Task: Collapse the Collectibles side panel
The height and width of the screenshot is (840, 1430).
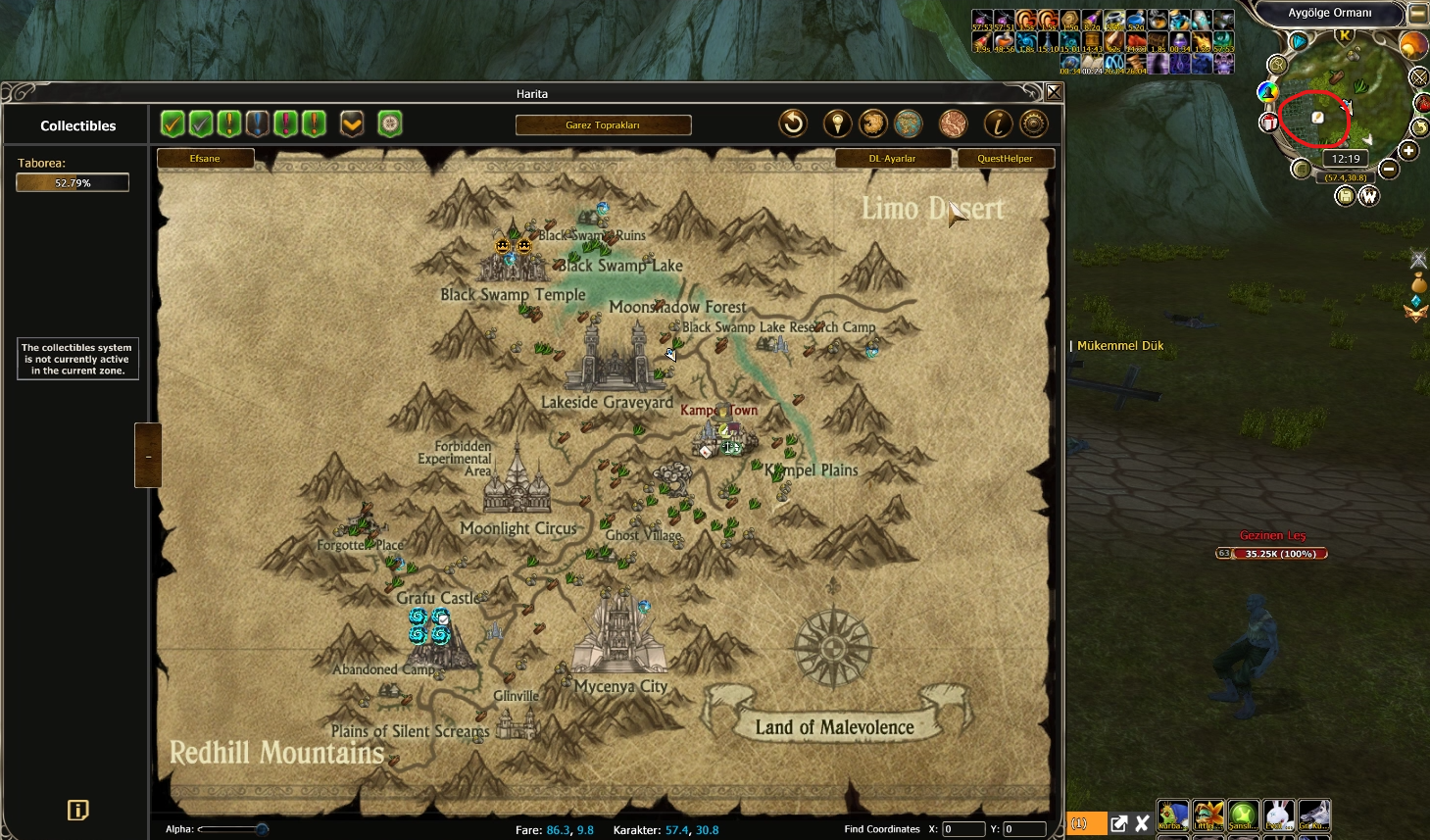Action: coord(148,456)
